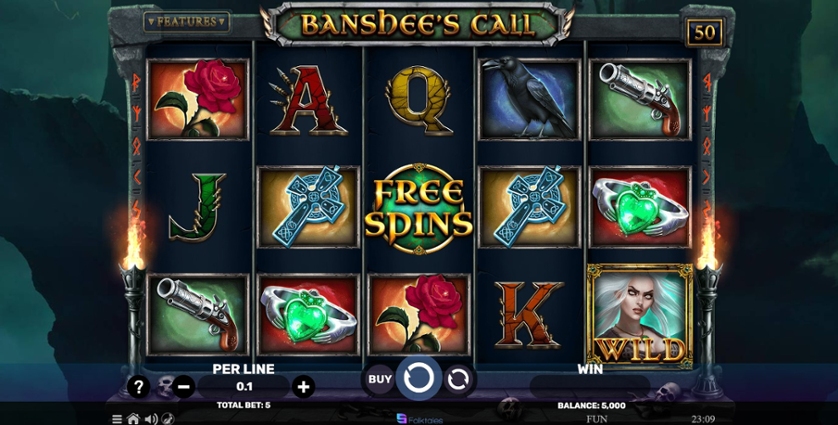838x425 pixels.
Task: Go to the home screen
Action: (x=133, y=419)
